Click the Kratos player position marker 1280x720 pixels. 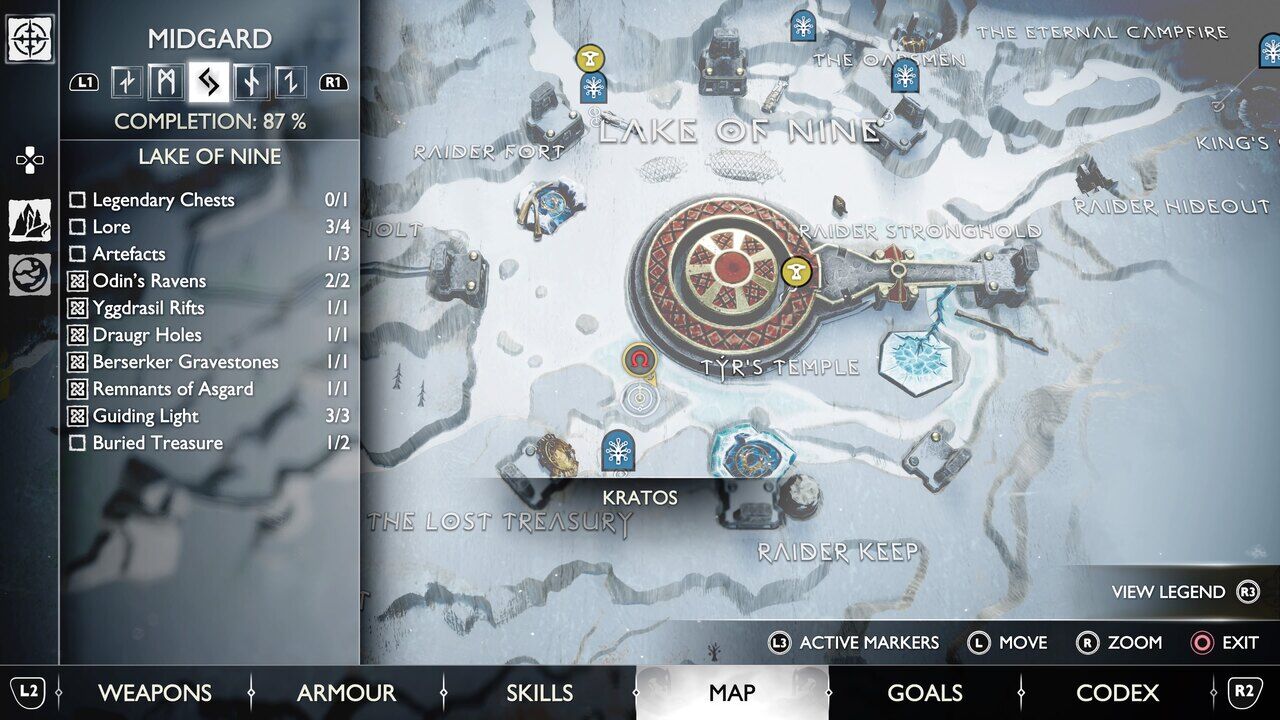[638, 399]
